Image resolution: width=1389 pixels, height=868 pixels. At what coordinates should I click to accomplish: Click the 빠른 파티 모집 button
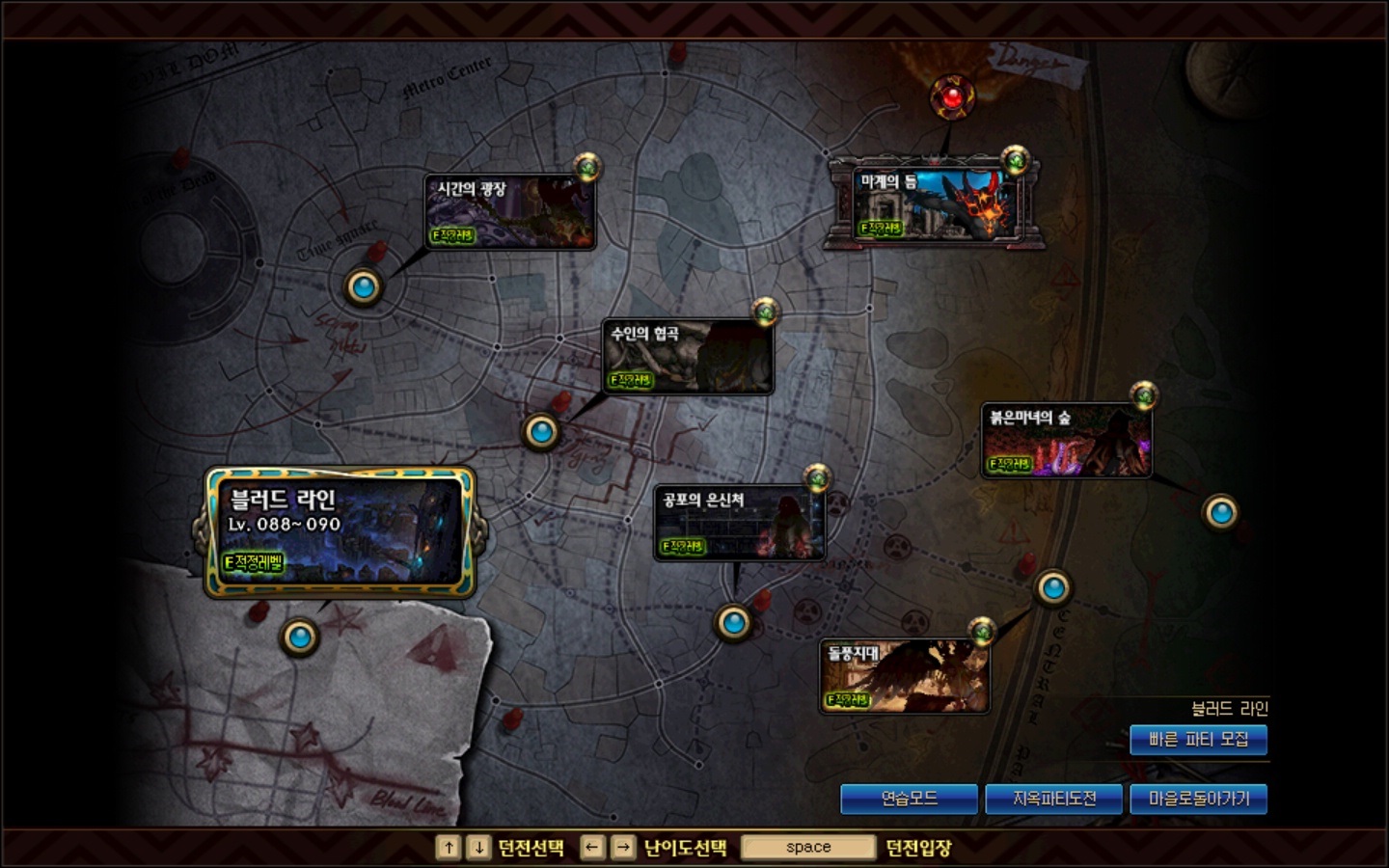[x=1198, y=740]
